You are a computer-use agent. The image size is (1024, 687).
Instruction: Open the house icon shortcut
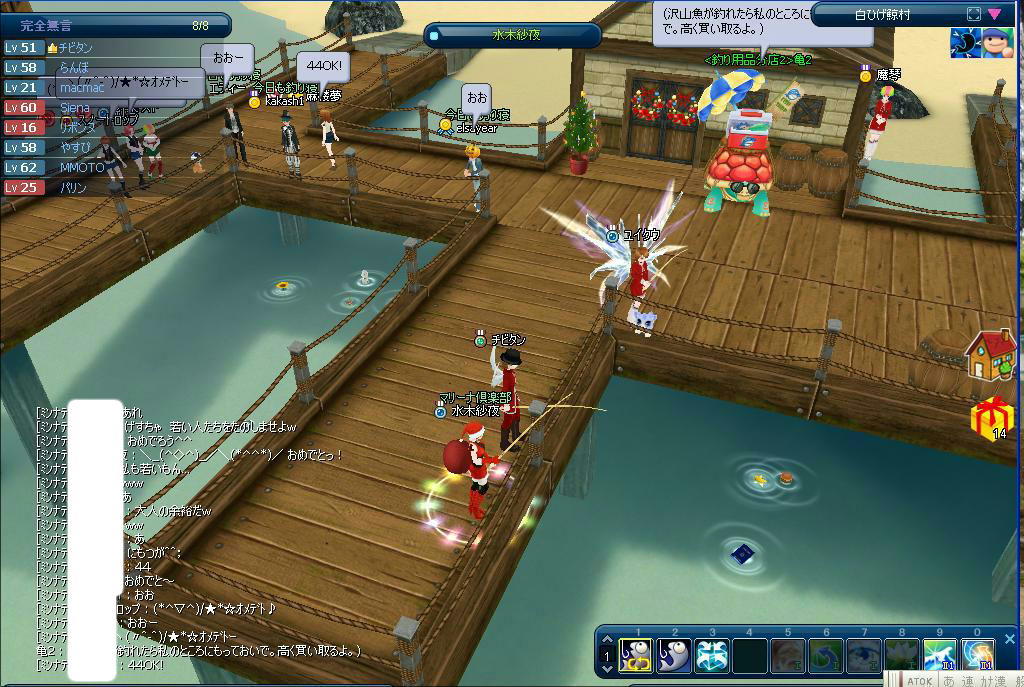[990, 355]
